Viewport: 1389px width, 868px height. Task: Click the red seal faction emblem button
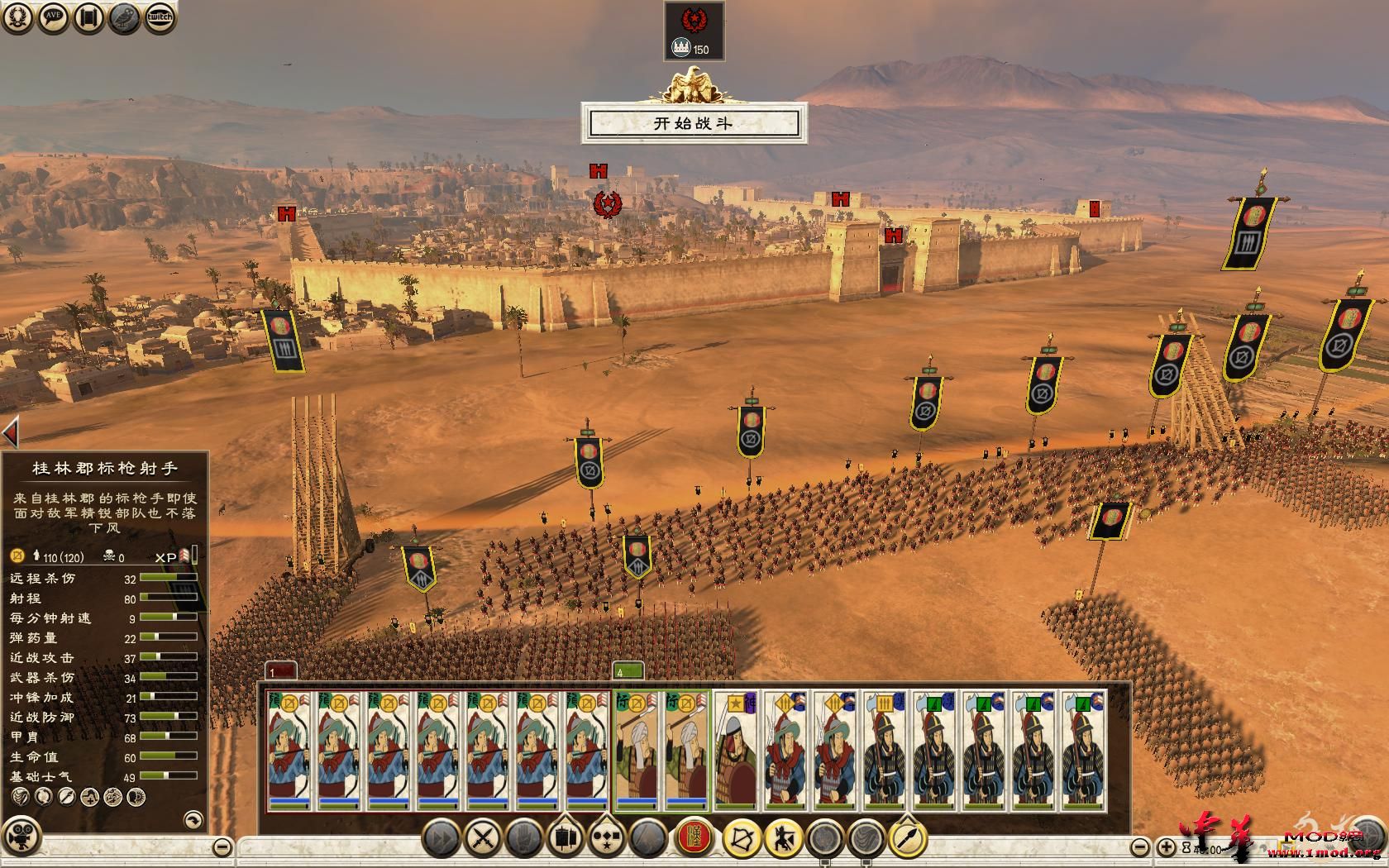pos(694,839)
